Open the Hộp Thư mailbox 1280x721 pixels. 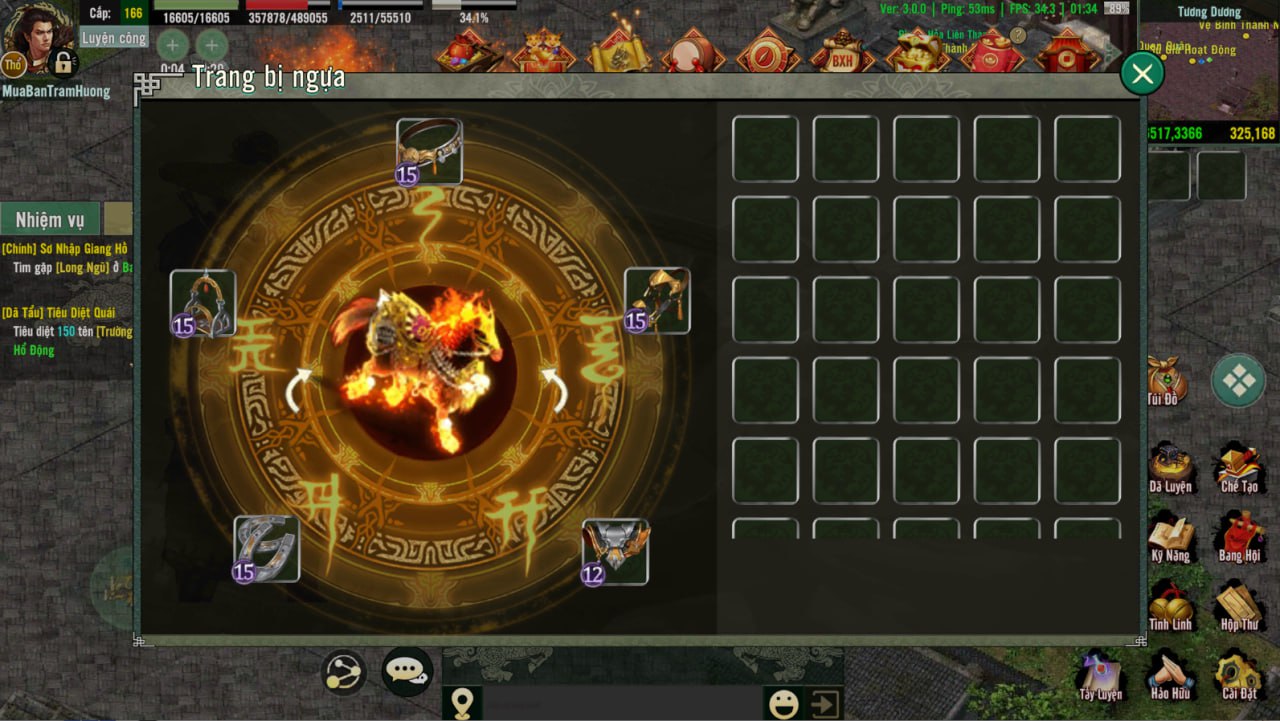click(x=1238, y=606)
